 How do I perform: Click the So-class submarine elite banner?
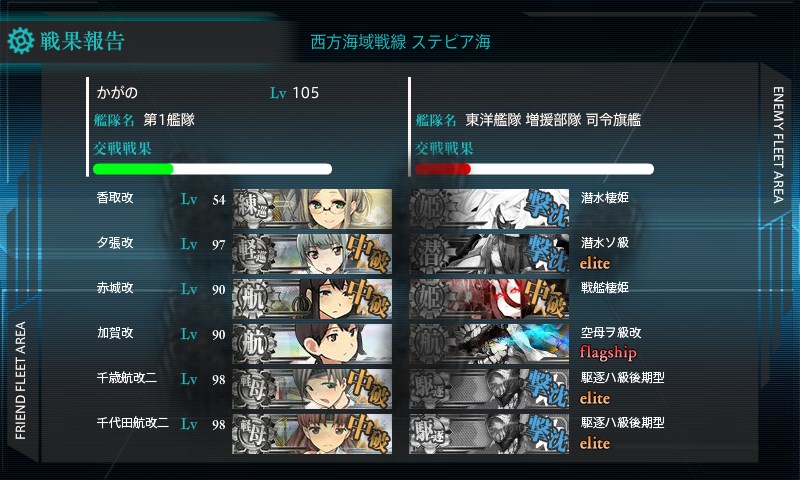click(x=489, y=253)
